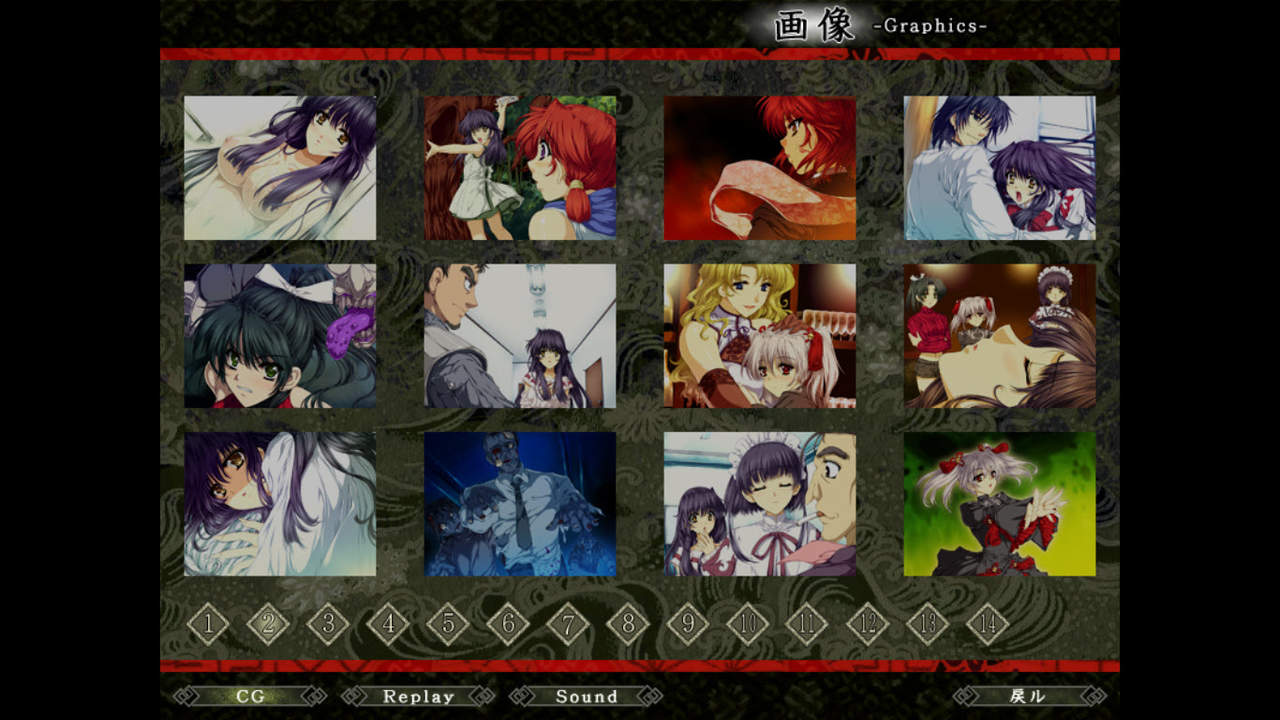Image resolution: width=1280 pixels, height=720 pixels.
Task: Click the 戻ル return button
Action: point(1029,696)
